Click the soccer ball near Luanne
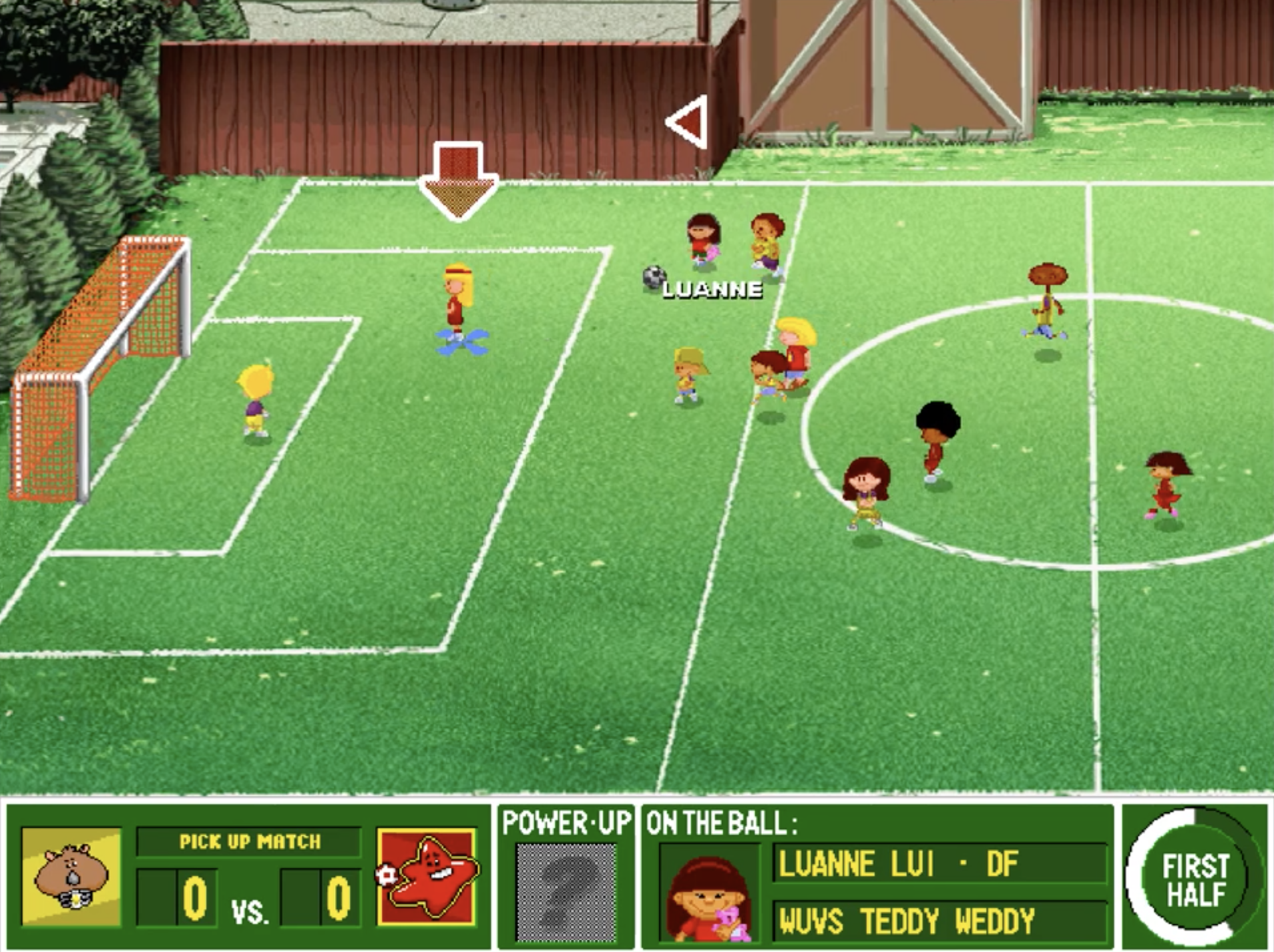The height and width of the screenshot is (952, 1274). [654, 276]
